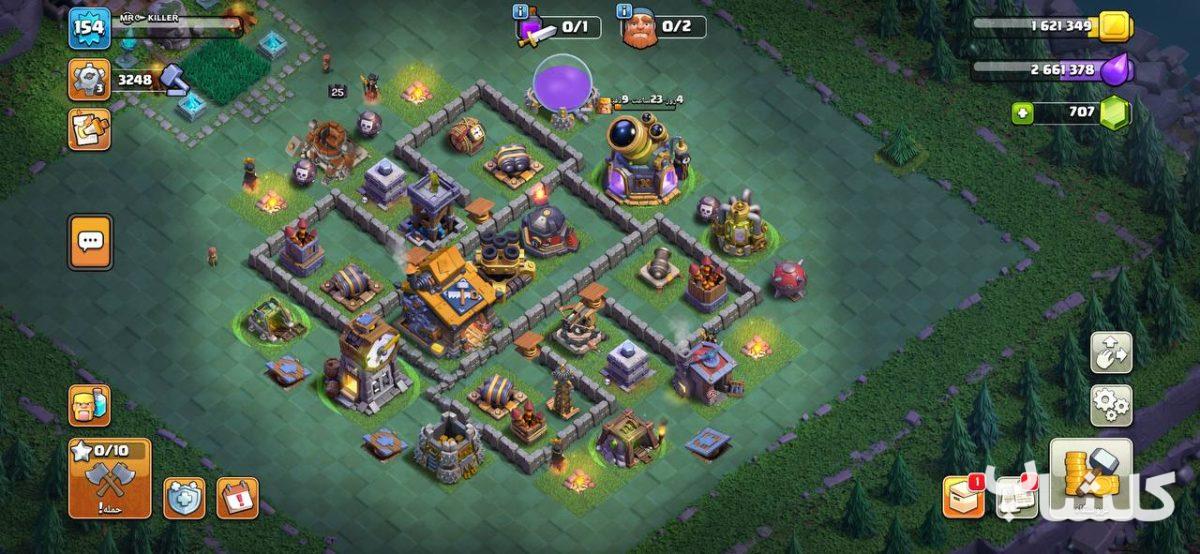The width and height of the screenshot is (1200, 554).
Task: Open the chat speech-bubble button
Action: click(x=90, y=242)
